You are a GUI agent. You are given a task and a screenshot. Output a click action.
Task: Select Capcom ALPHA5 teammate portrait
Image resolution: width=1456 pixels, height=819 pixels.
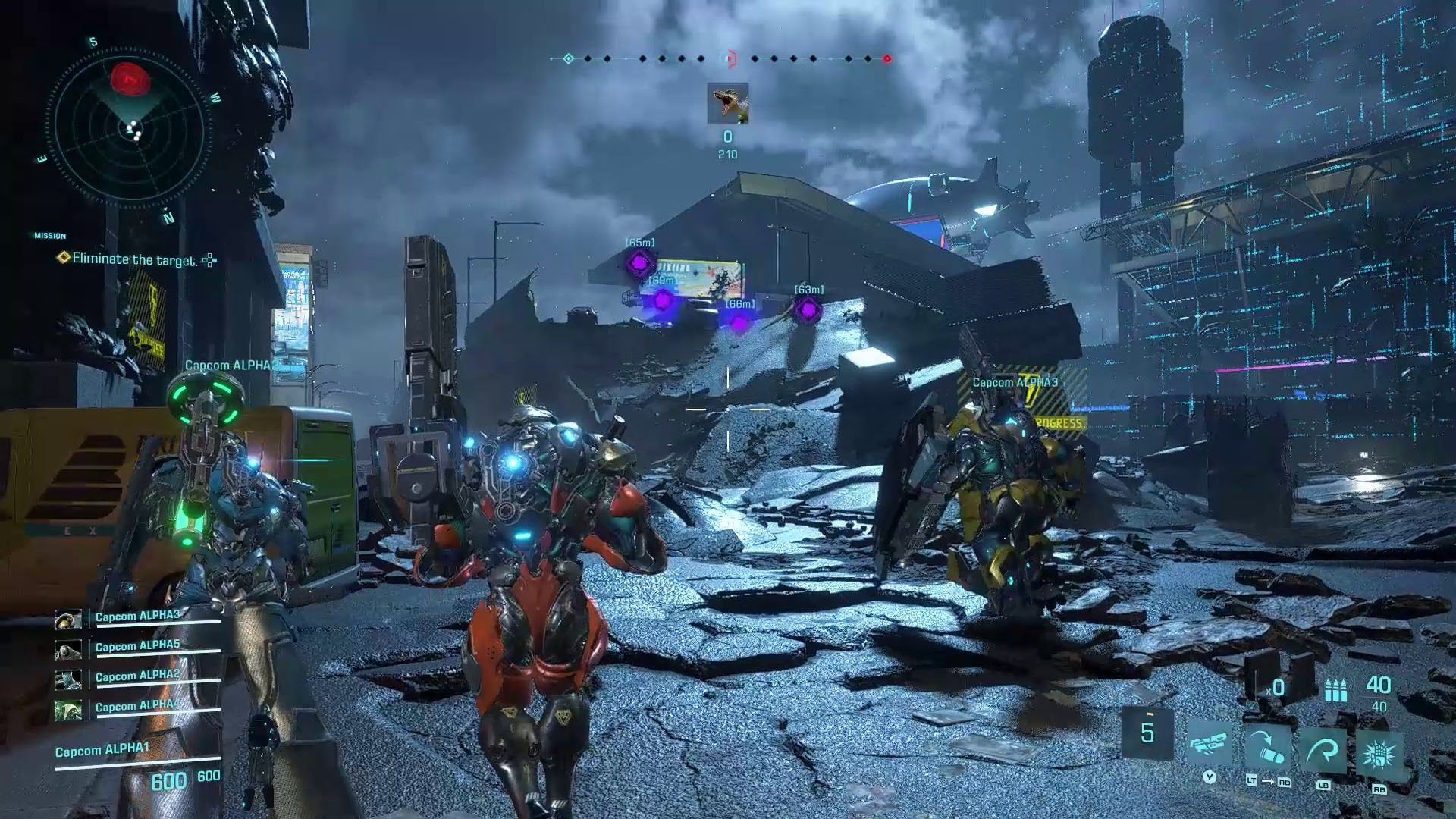68,650
